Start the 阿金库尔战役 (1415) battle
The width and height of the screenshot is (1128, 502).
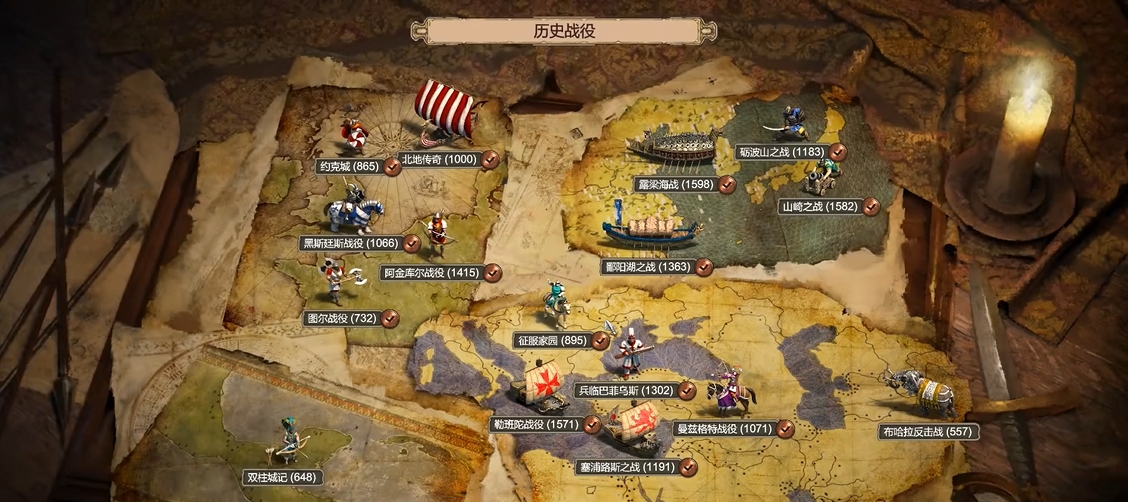pos(432,272)
